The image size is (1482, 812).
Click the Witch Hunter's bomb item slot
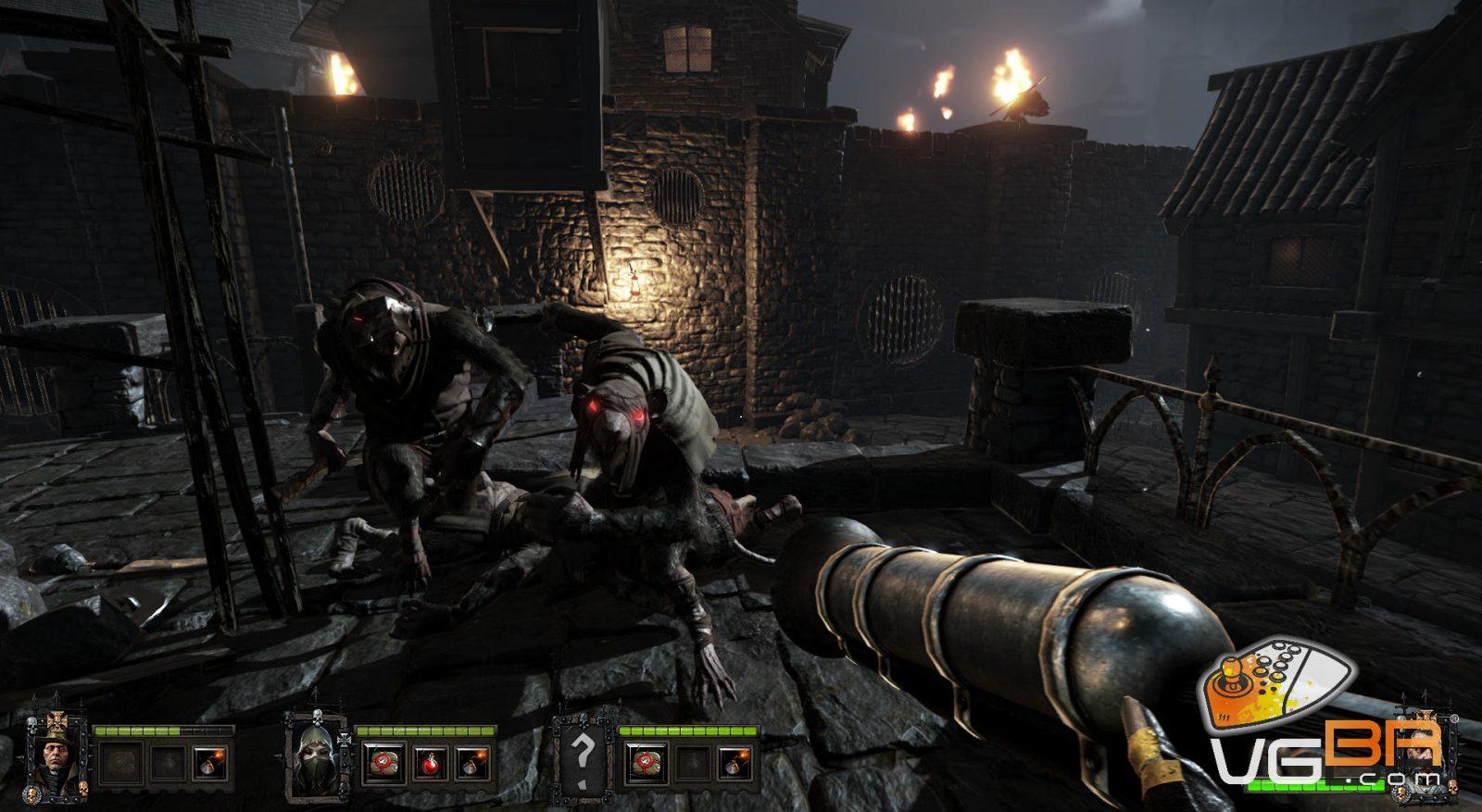click(209, 763)
